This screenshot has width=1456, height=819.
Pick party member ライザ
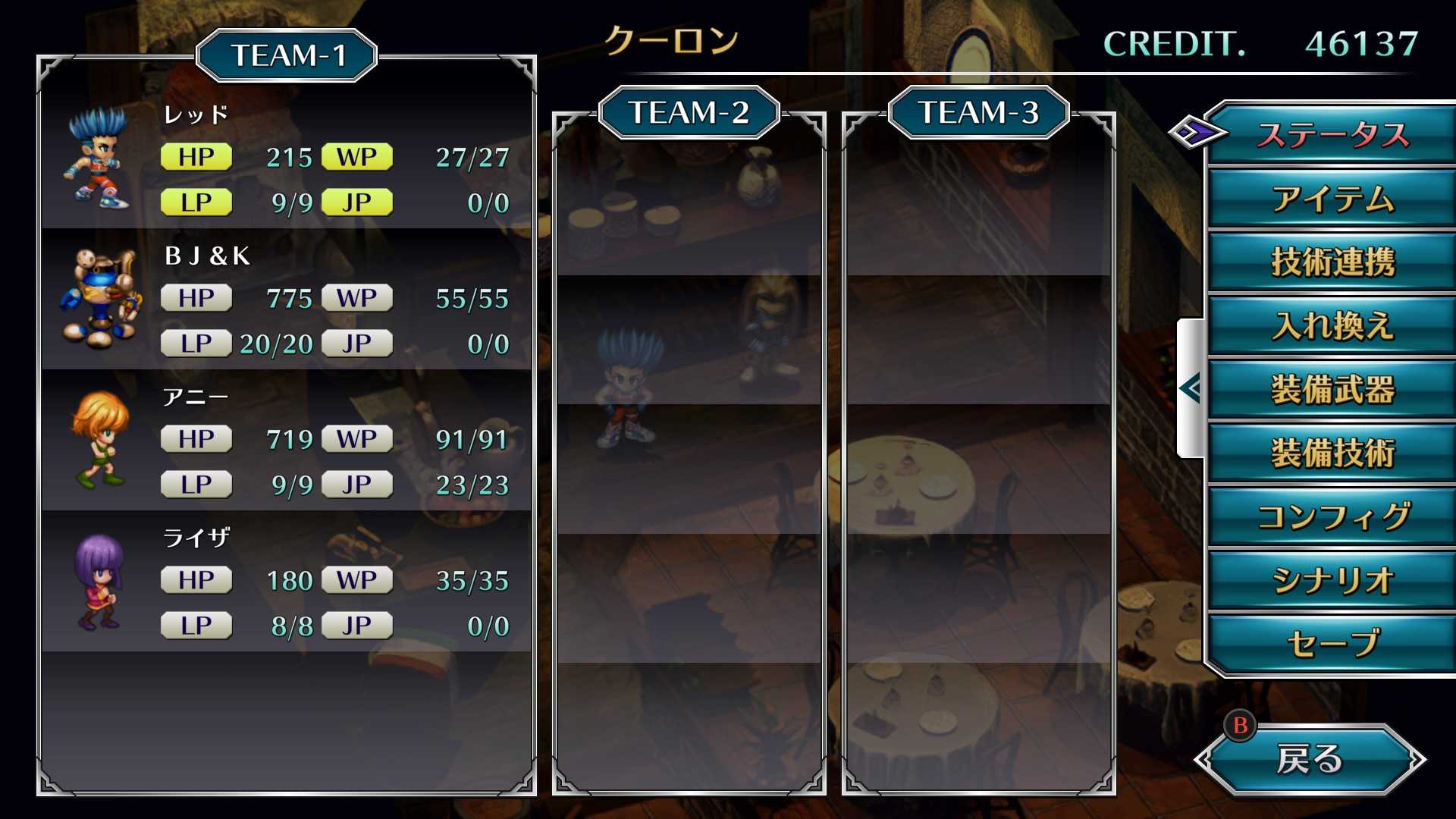pos(287,582)
